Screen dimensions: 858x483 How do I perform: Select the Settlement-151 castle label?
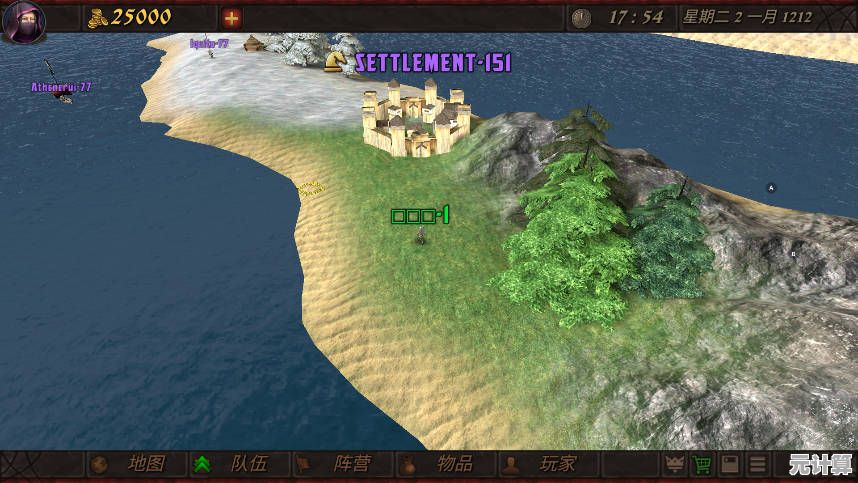(x=433, y=62)
